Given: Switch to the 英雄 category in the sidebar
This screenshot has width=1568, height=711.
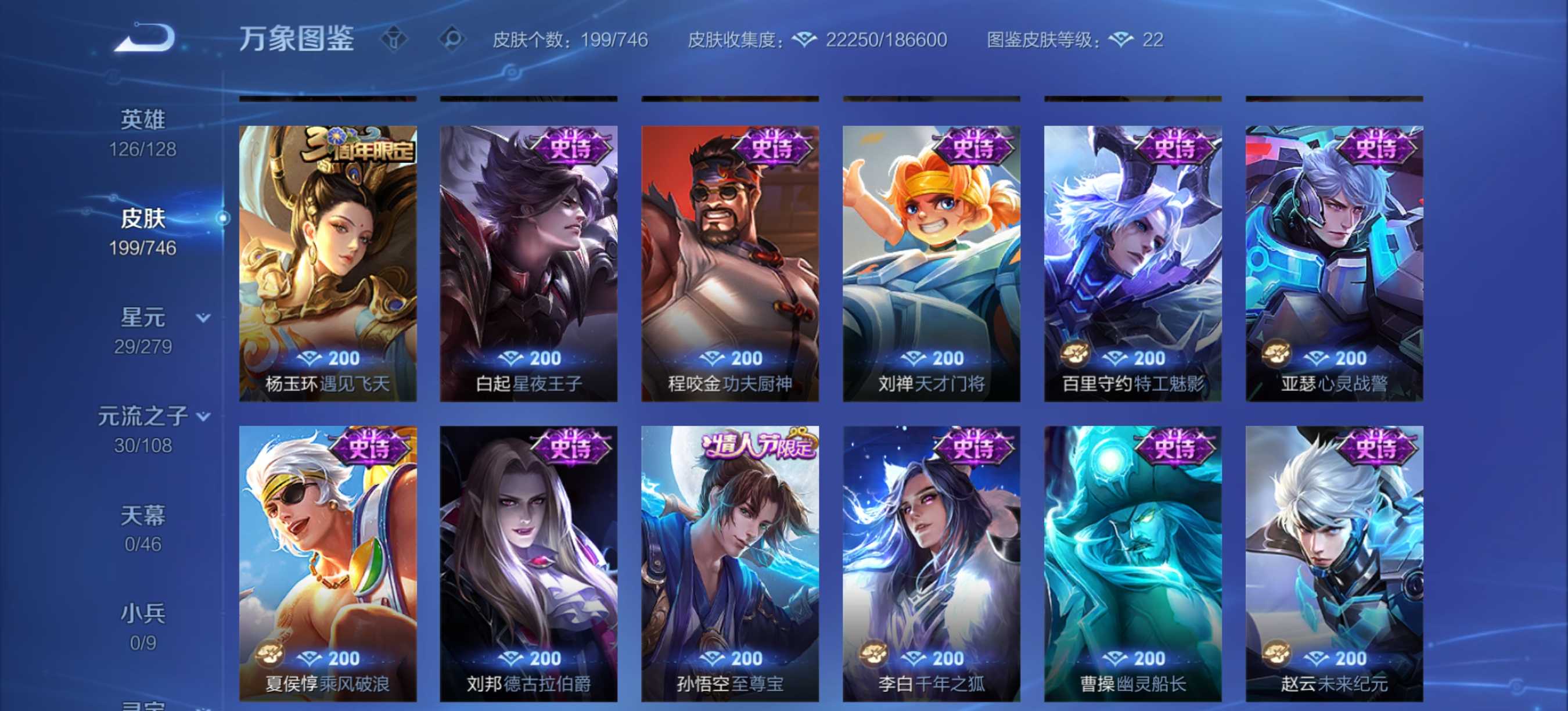Looking at the screenshot, I should [142, 120].
